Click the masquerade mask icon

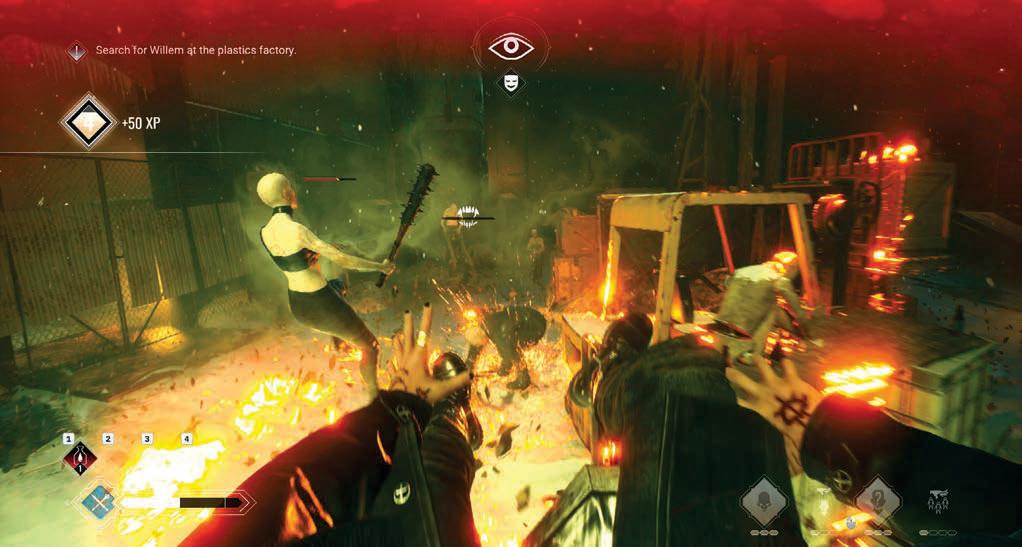point(511,80)
